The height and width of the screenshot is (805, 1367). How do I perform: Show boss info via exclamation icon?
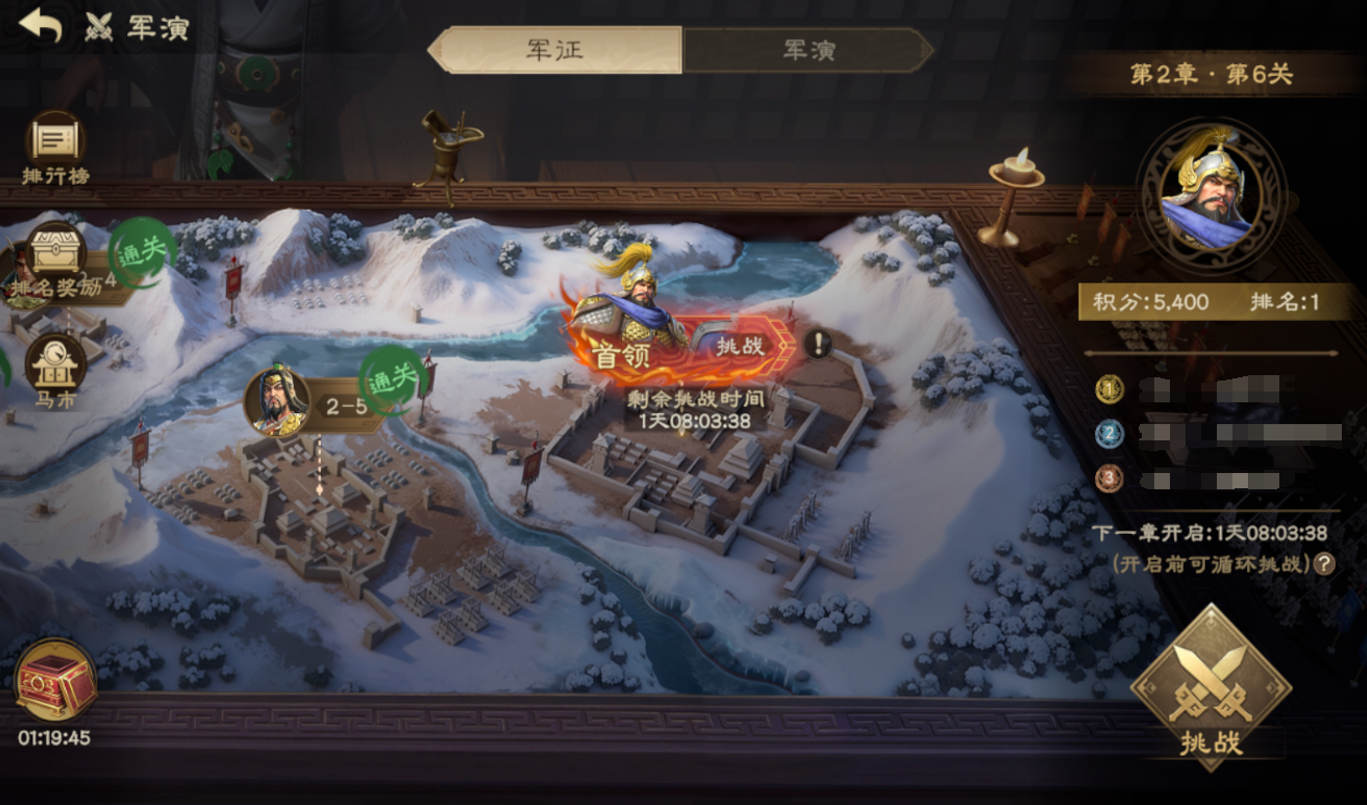click(818, 345)
